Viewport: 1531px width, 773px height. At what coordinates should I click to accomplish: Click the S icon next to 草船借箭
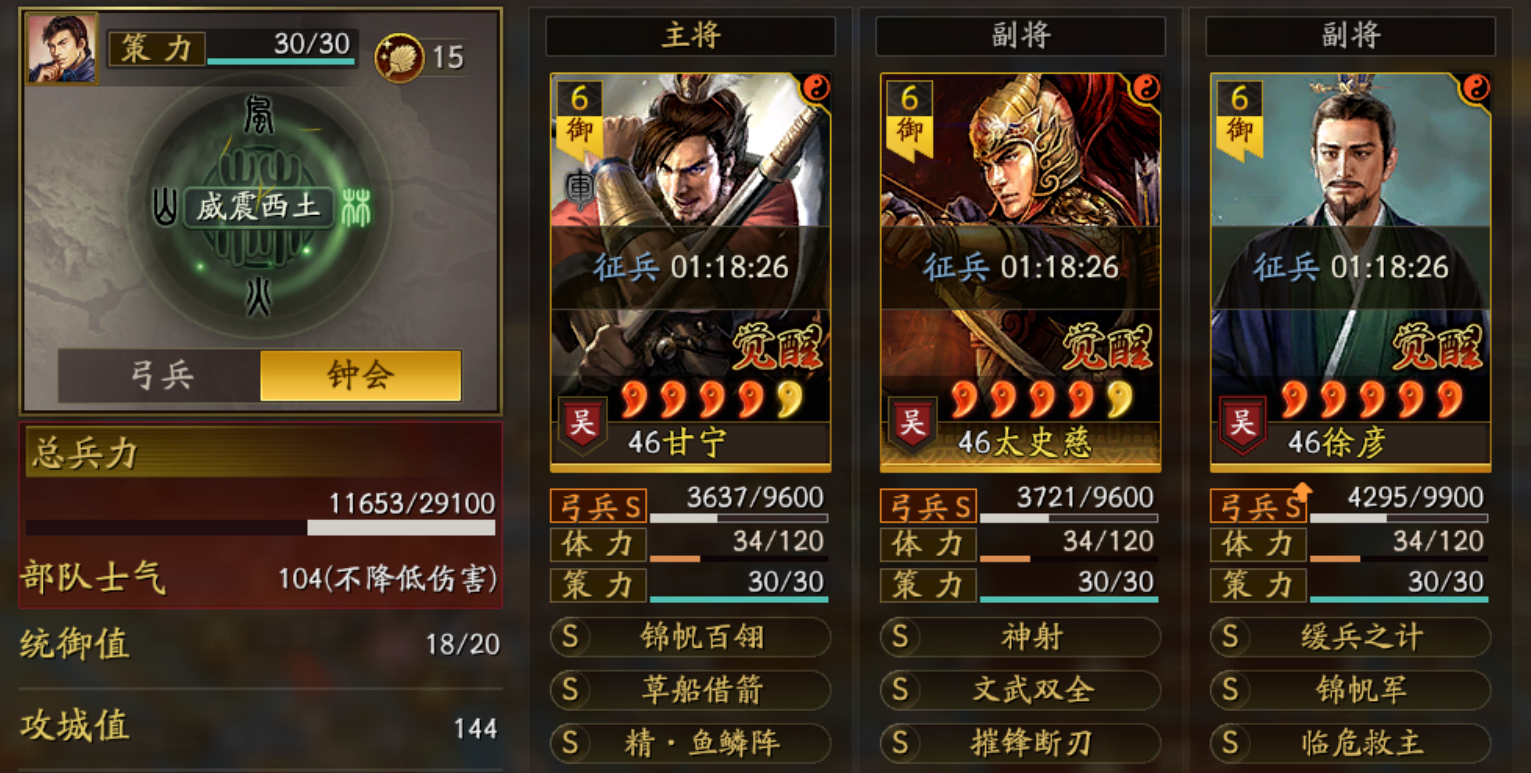(x=571, y=691)
